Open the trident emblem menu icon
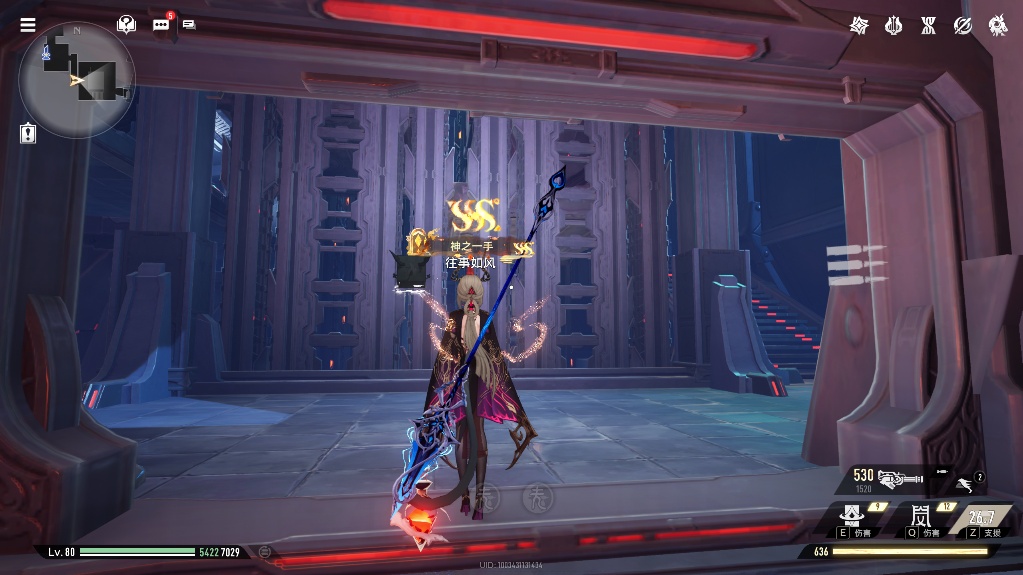This screenshot has height=575, width=1023. 893,25
